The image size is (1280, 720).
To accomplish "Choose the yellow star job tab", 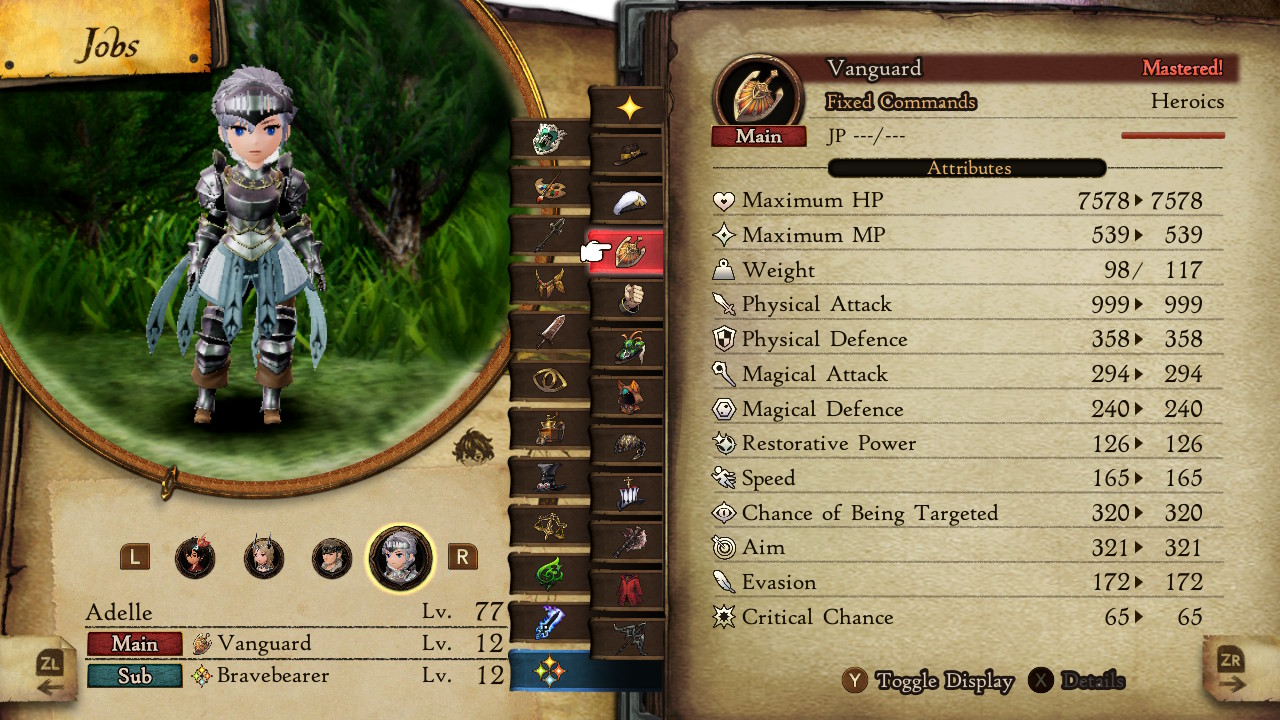I will click(628, 108).
